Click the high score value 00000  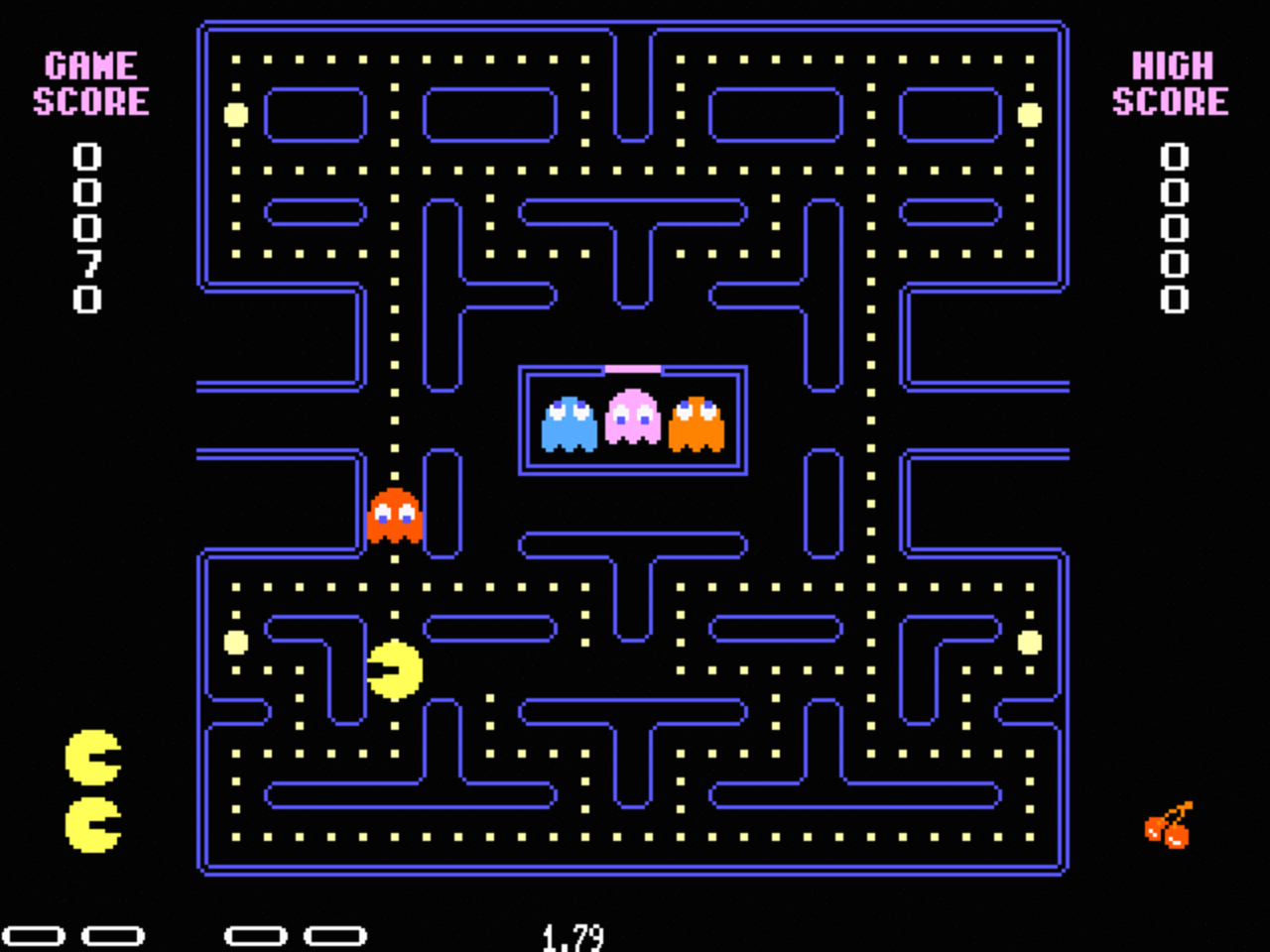[1174, 228]
